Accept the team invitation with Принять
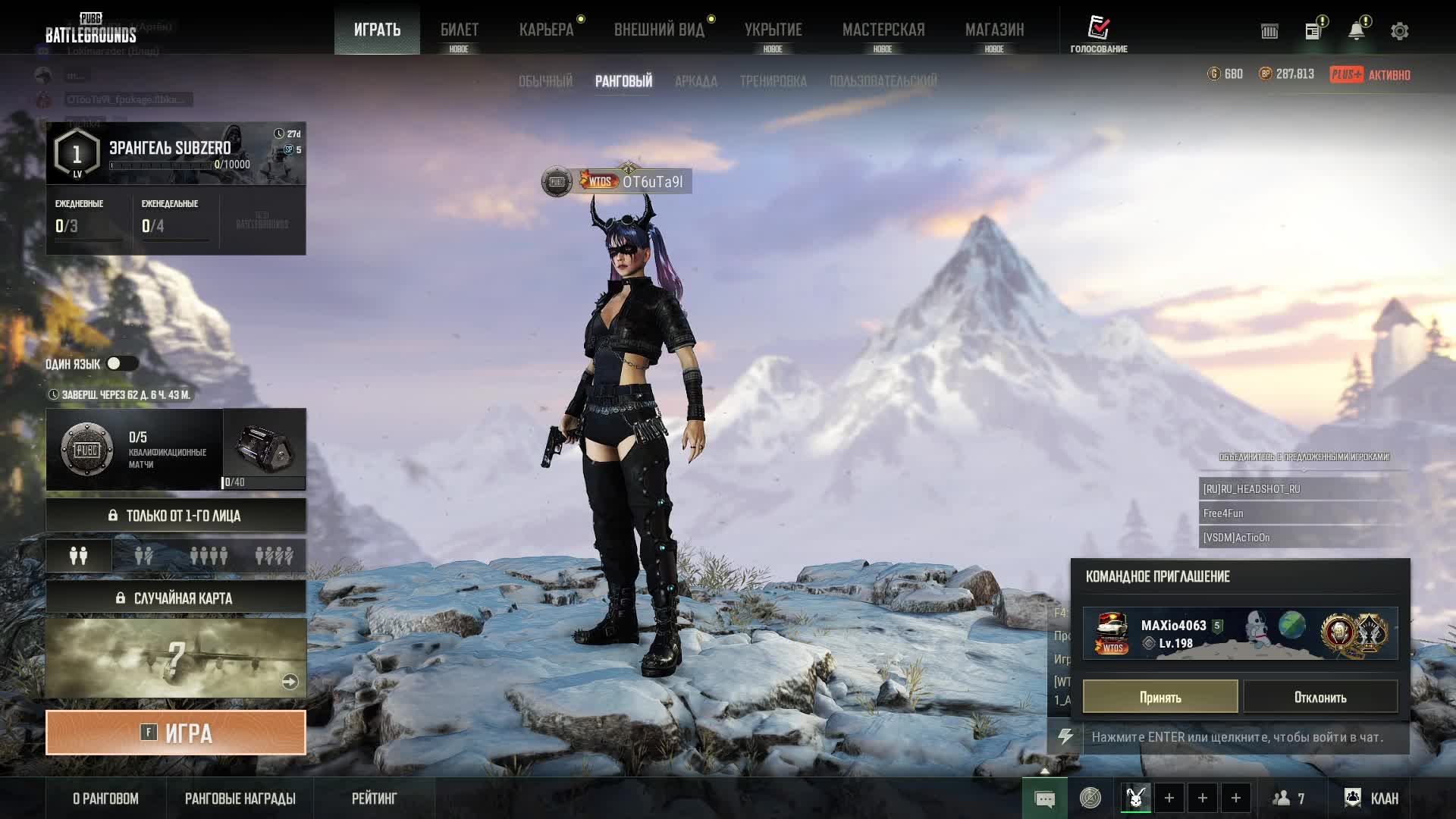Image resolution: width=1456 pixels, height=819 pixels. click(1159, 697)
